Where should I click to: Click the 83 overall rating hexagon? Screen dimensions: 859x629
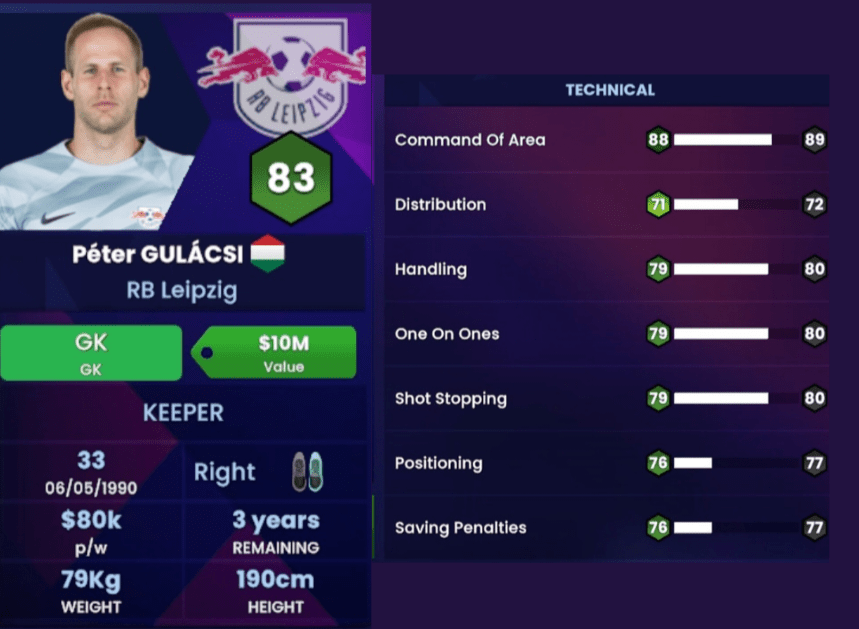point(291,179)
